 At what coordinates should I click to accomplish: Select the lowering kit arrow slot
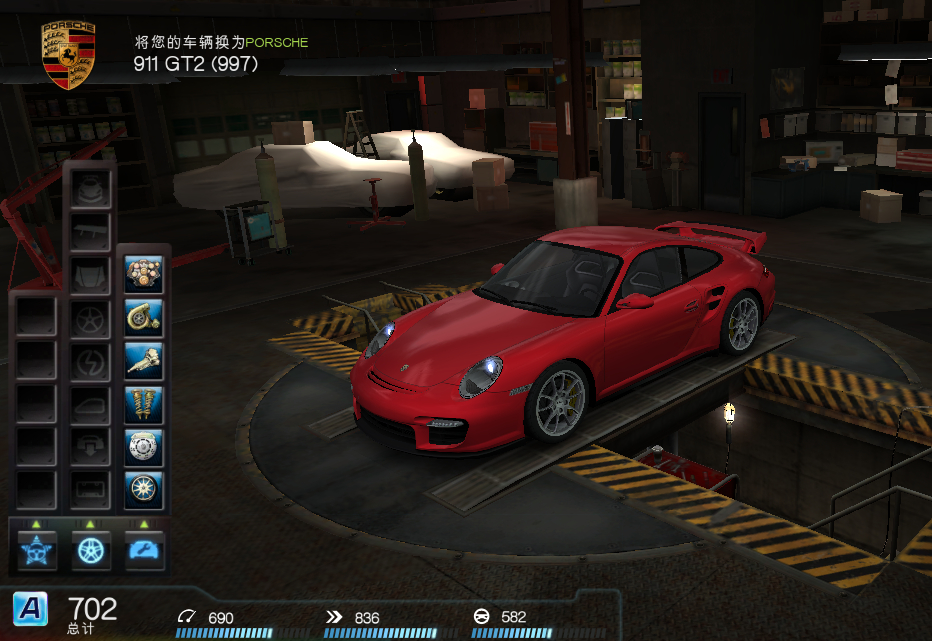point(90,447)
